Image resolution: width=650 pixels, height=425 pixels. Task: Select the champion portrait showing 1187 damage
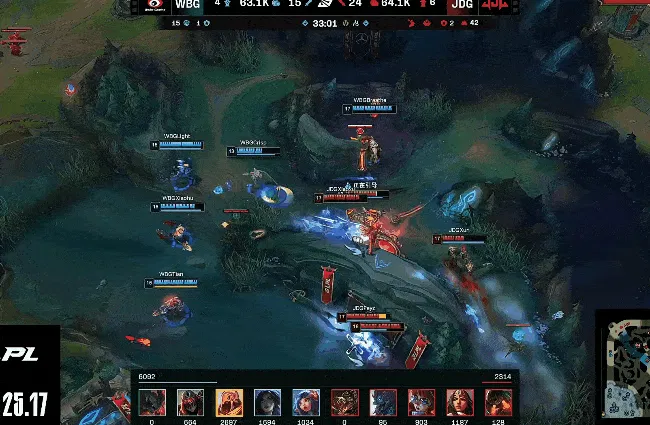point(459,402)
